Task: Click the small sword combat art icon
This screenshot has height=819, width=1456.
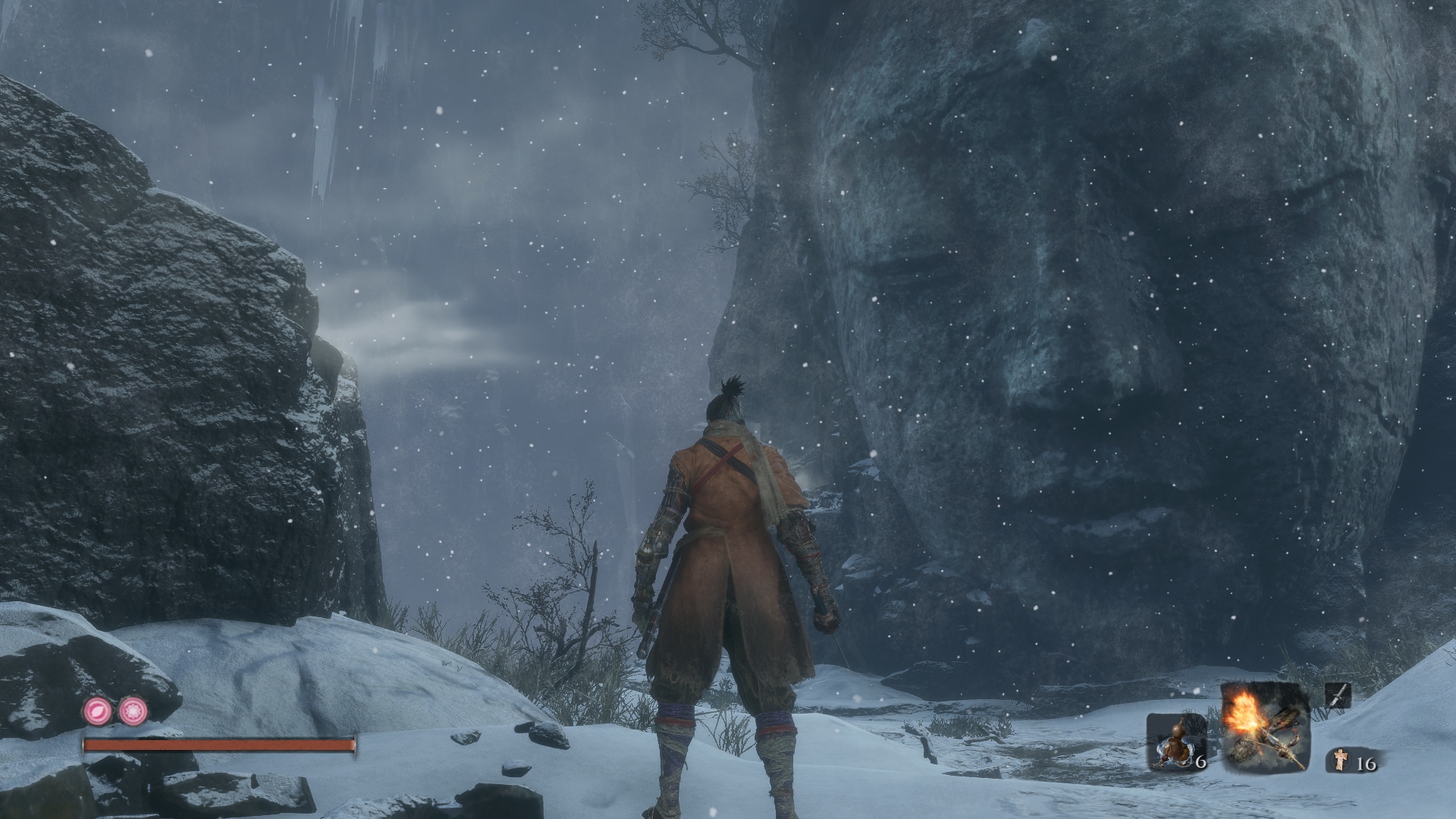Action: coord(1338,695)
